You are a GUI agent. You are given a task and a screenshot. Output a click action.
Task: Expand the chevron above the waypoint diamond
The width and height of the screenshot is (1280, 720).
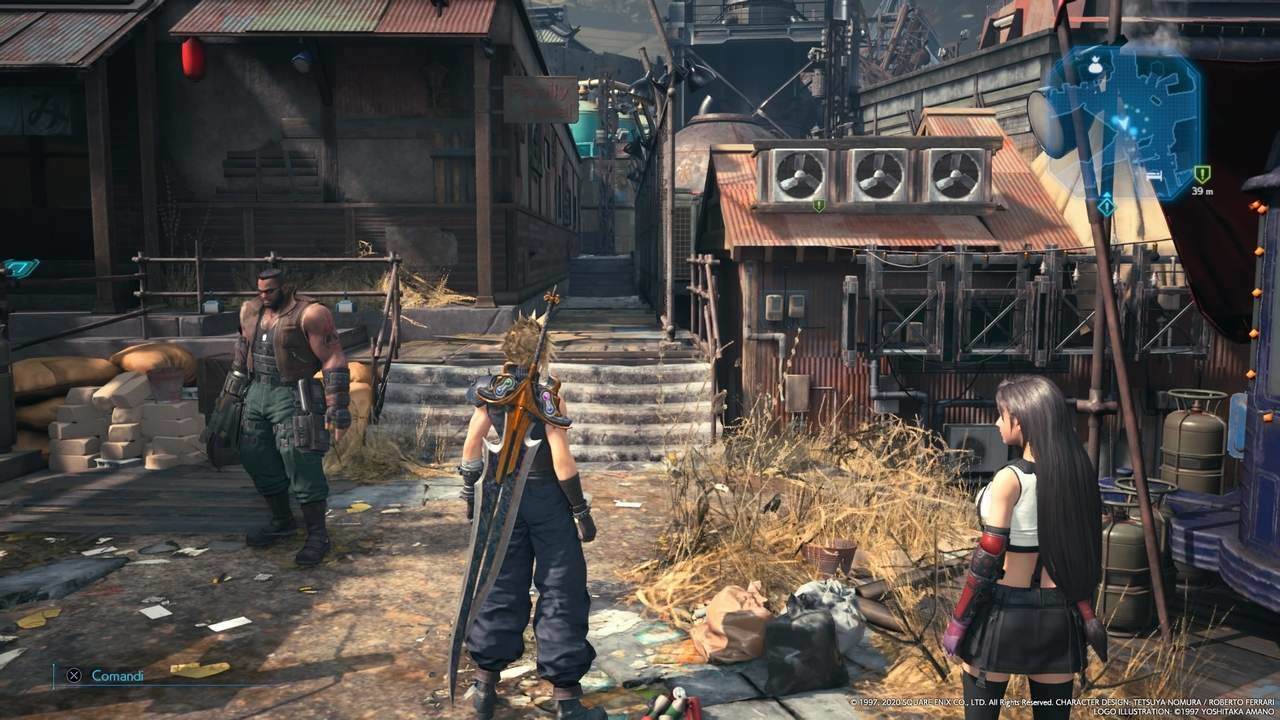(1105, 194)
